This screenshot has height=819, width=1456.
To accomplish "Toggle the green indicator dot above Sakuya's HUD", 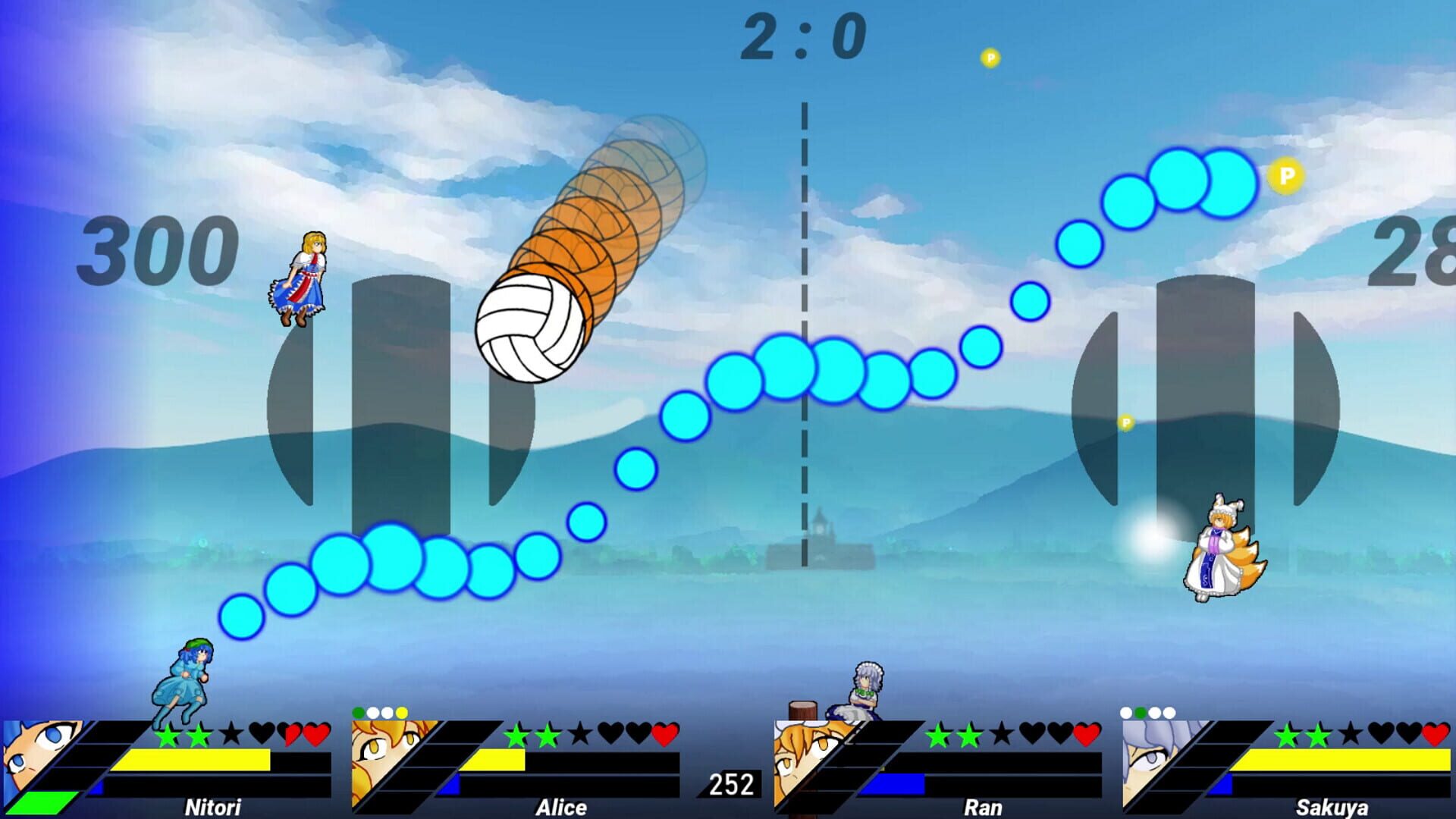I will (x=1141, y=711).
